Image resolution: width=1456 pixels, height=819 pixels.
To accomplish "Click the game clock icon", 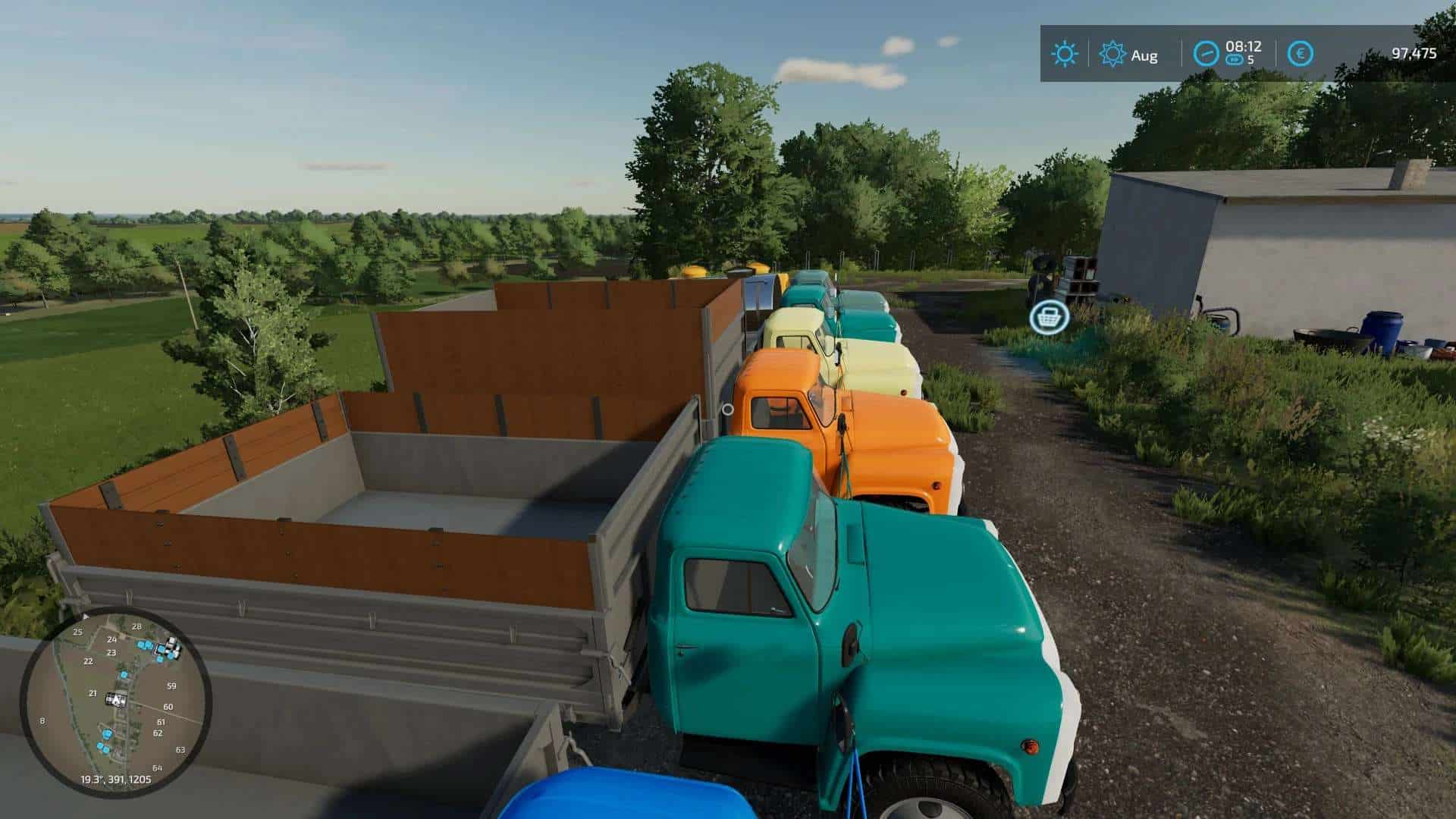I will (x=1206, y=54).
